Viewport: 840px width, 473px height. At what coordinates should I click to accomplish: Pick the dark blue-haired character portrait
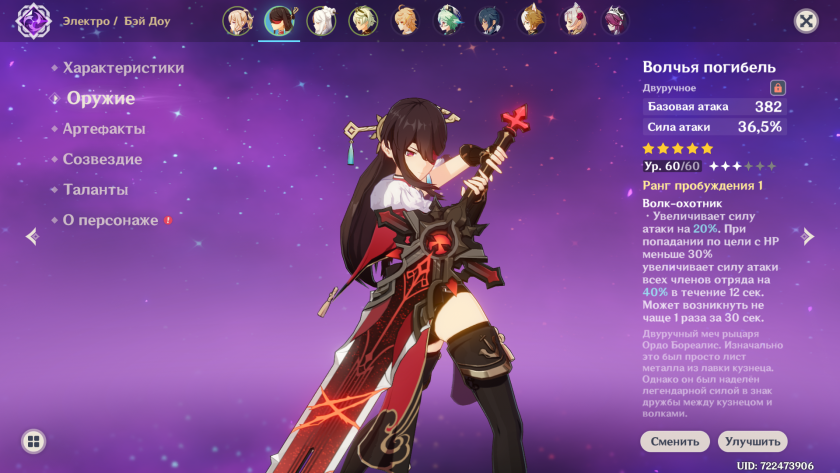[490, 20]
